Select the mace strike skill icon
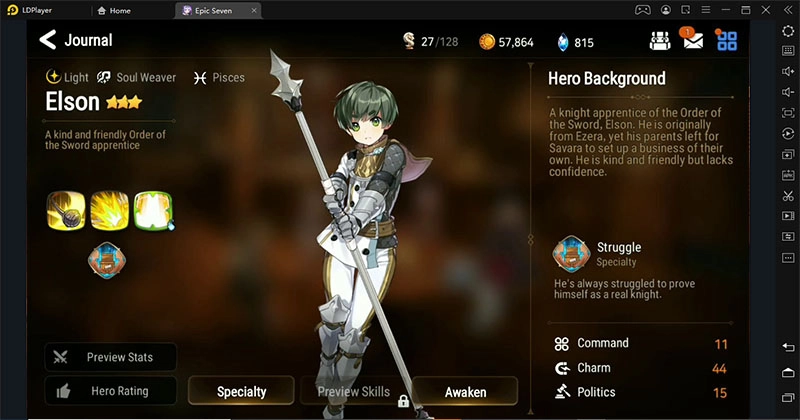The width and height of the screenshot is (800, 420). pos(65,210)
